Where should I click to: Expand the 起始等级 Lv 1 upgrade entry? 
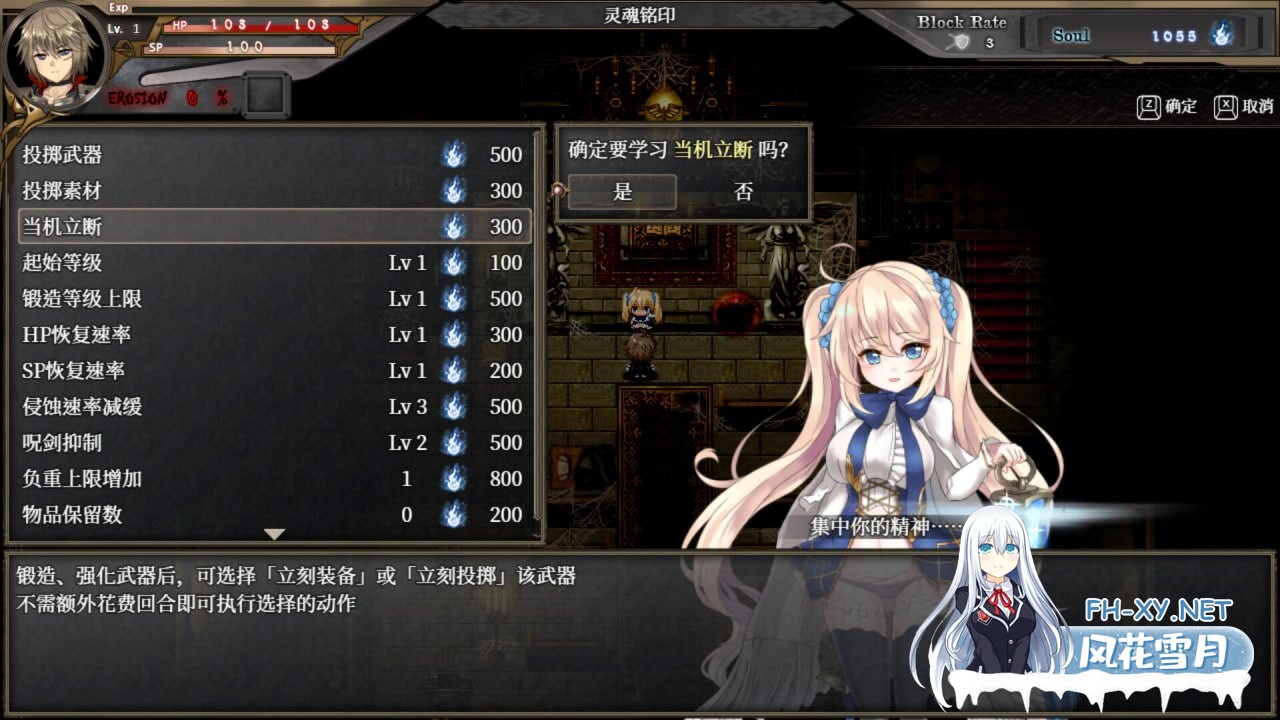(x=200, y=263)
